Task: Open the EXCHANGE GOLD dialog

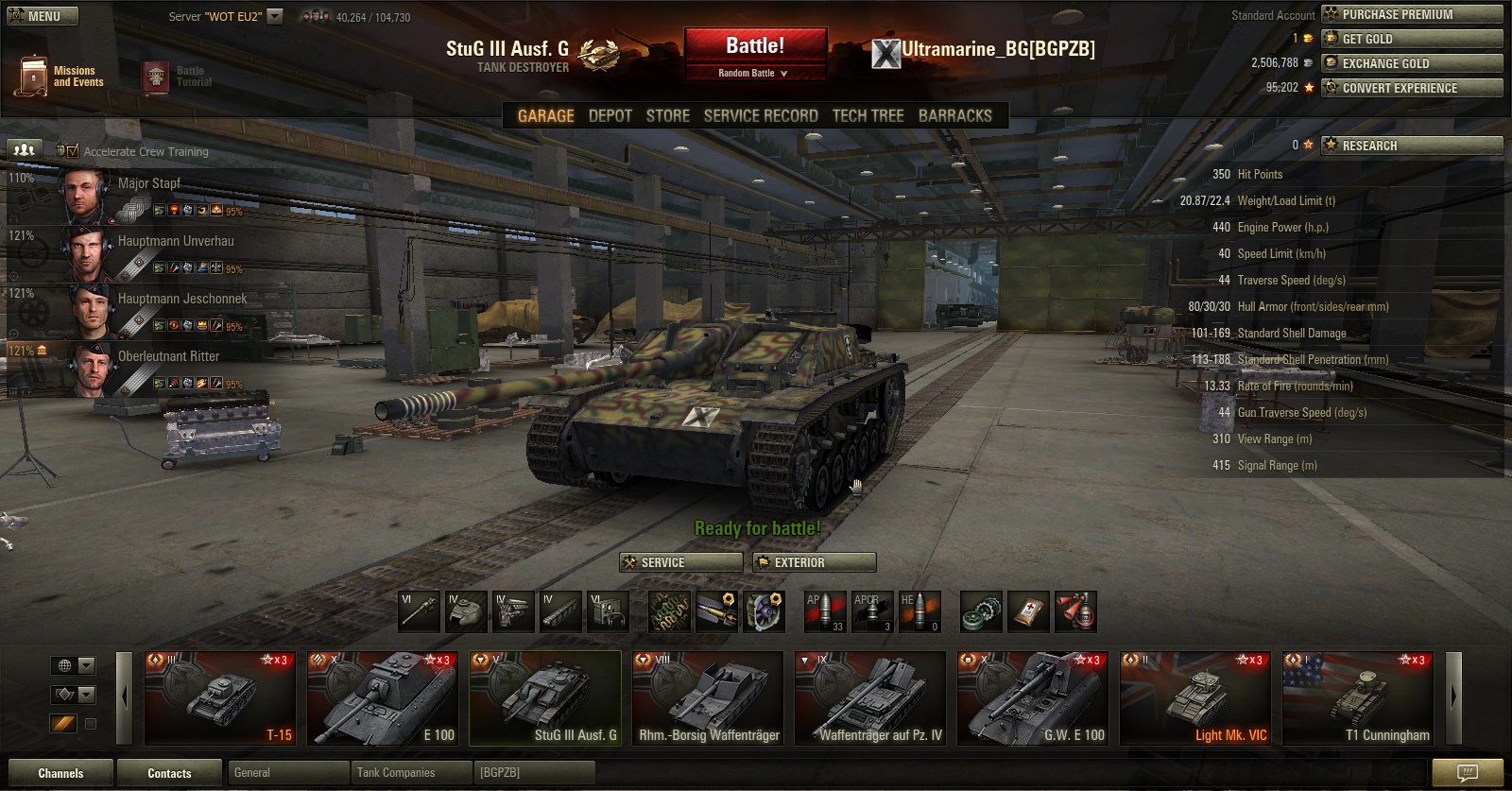Action: point(1411,63)
